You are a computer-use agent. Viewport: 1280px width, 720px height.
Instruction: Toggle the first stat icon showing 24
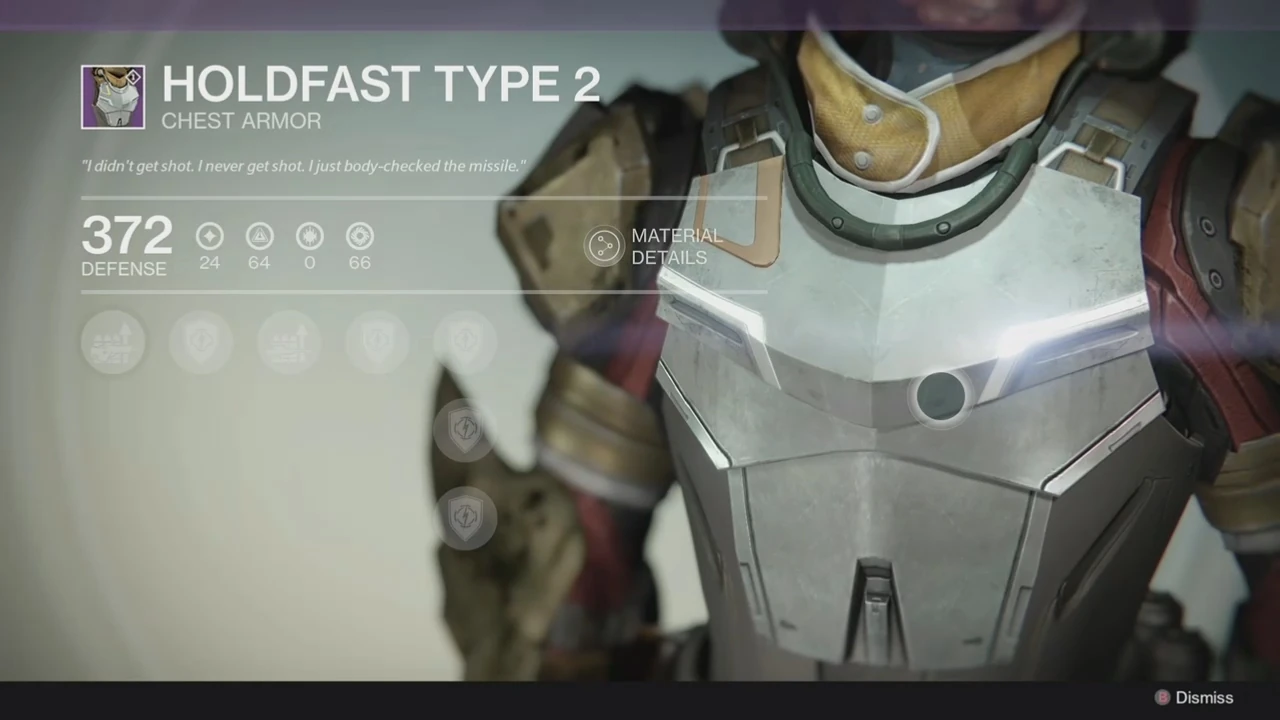(209, 236)
